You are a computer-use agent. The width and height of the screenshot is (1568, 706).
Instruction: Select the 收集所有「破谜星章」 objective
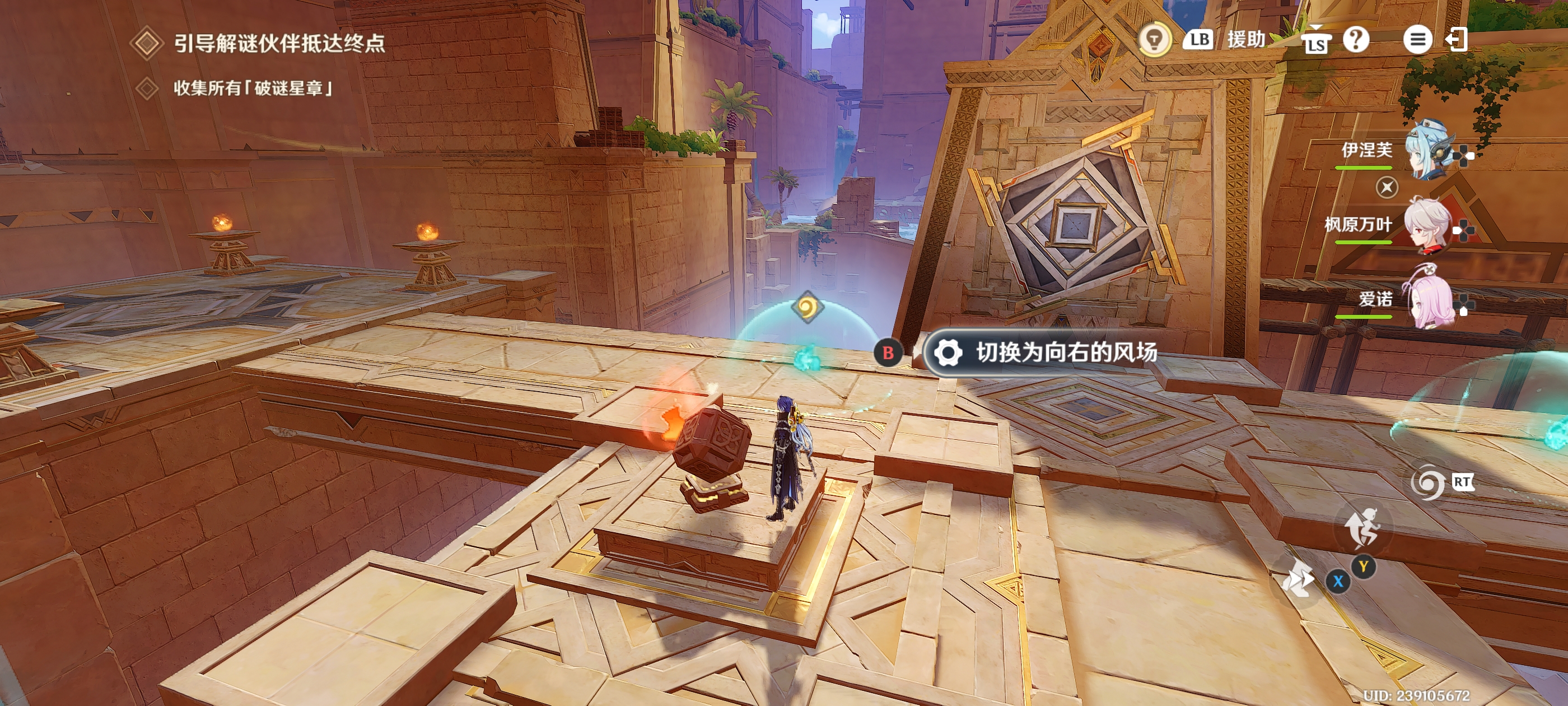(x=253, y=89)
